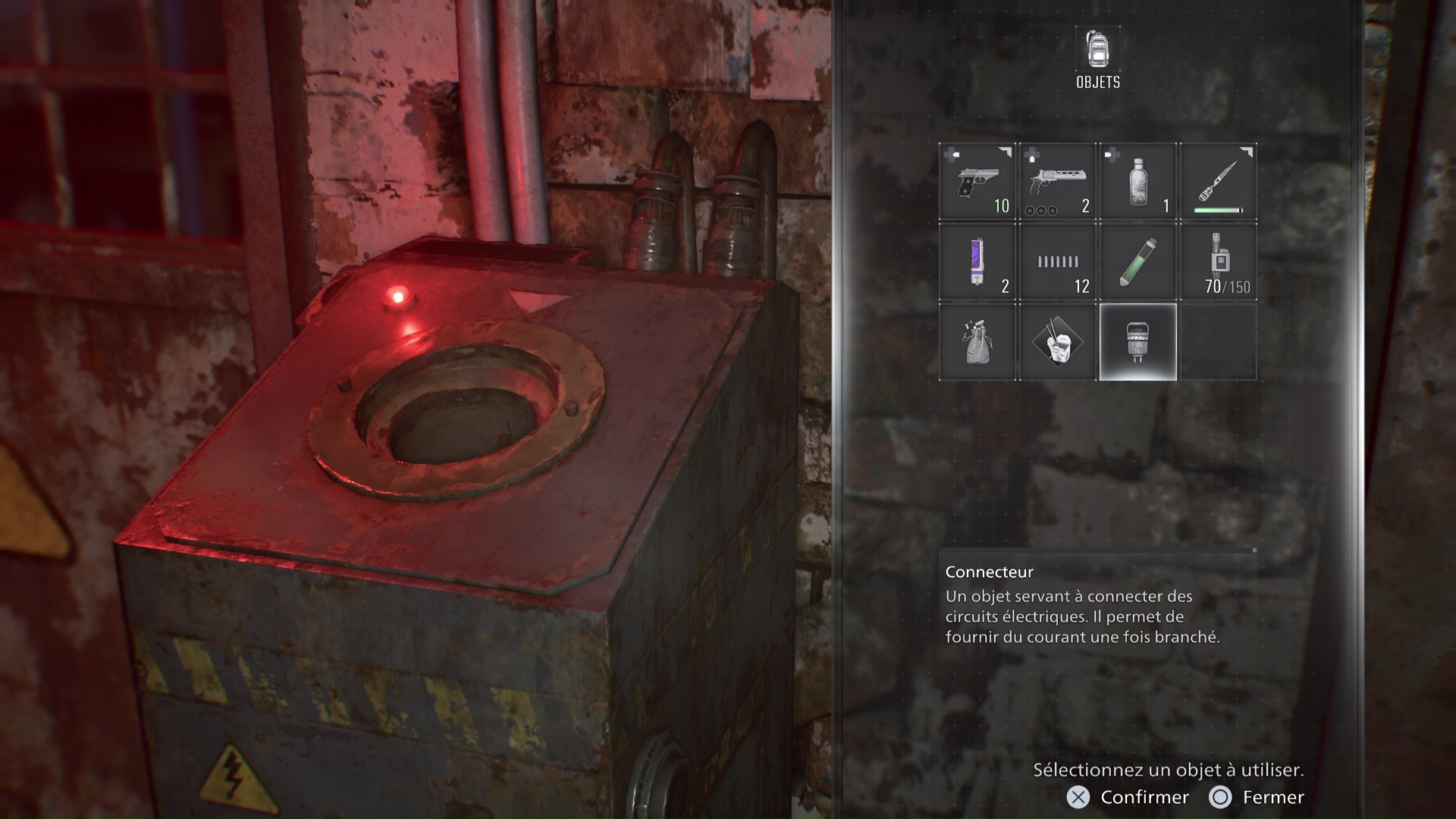Select the purple battery device item
Image resolution: width=1456 pixels, height=819 pixels.
[977, 262]
